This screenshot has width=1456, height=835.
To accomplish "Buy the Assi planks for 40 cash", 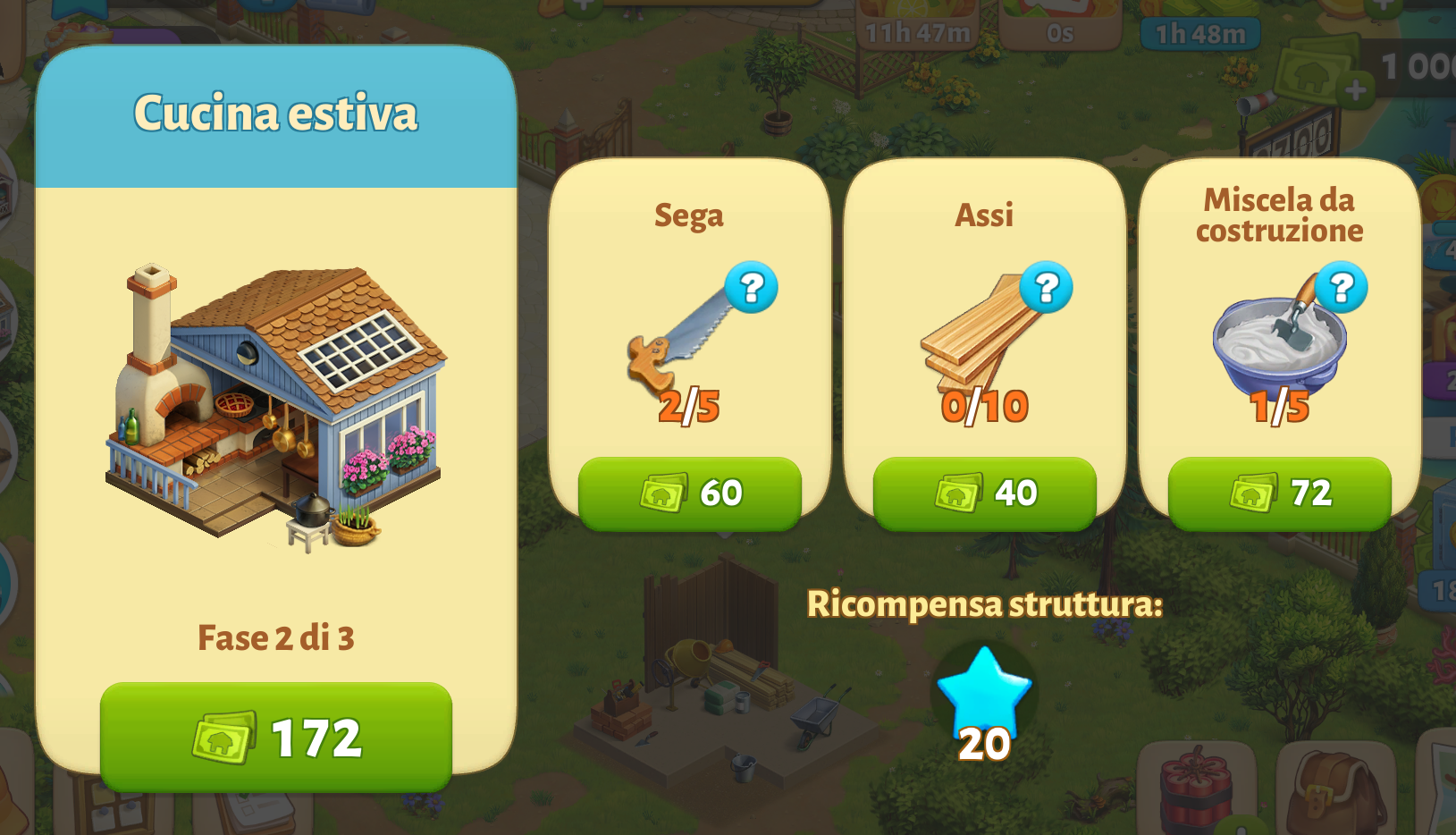I will point(984,493).
